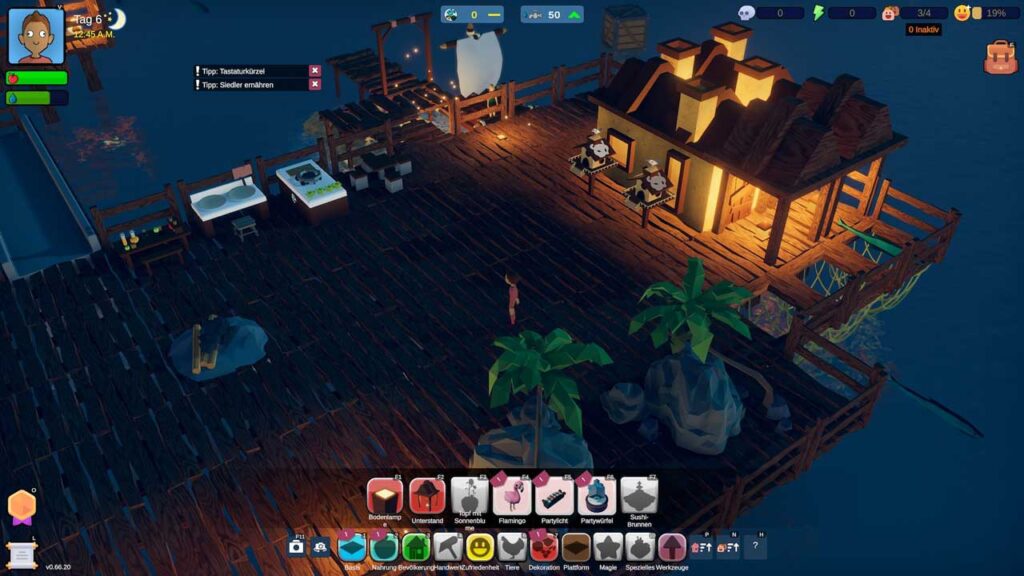Select the Partylicht item

pos(555,496)
